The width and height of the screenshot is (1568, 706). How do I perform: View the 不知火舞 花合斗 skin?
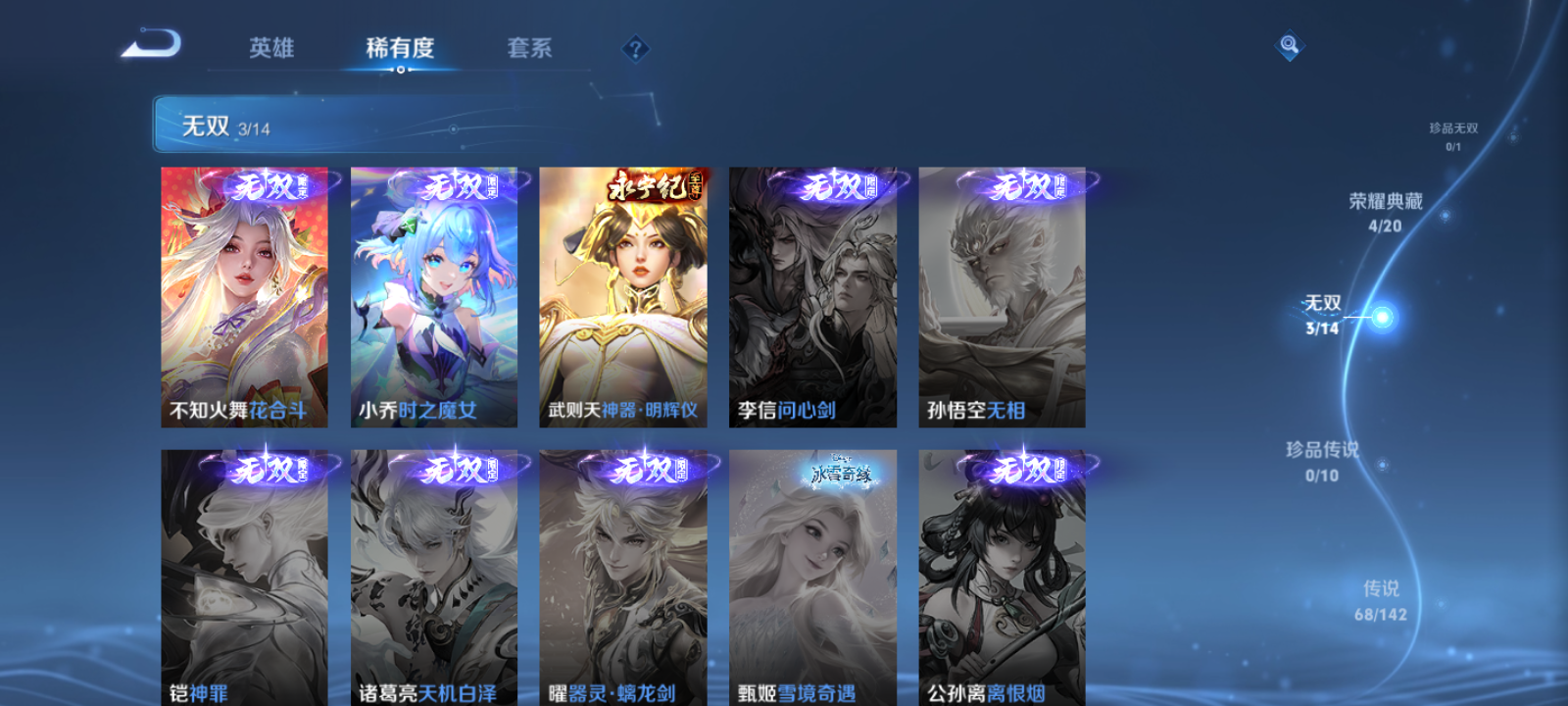pos(243,294)
